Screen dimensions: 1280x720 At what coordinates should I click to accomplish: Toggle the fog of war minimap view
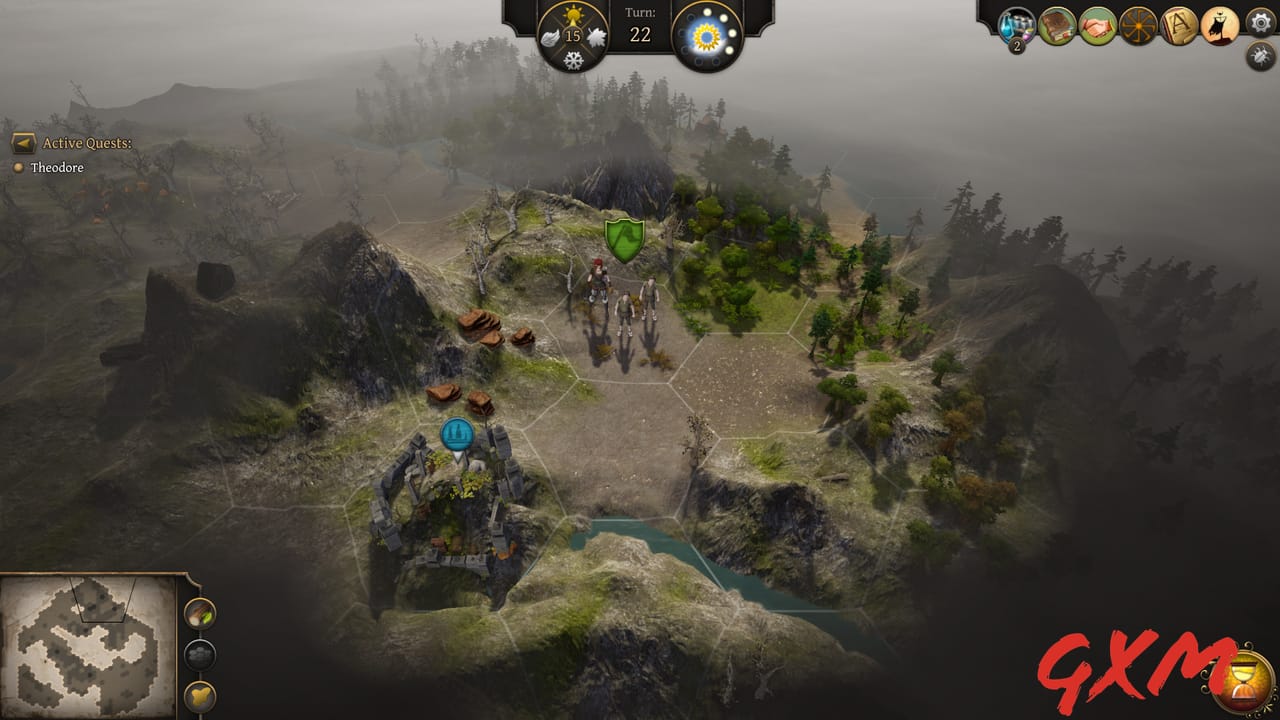199,654
